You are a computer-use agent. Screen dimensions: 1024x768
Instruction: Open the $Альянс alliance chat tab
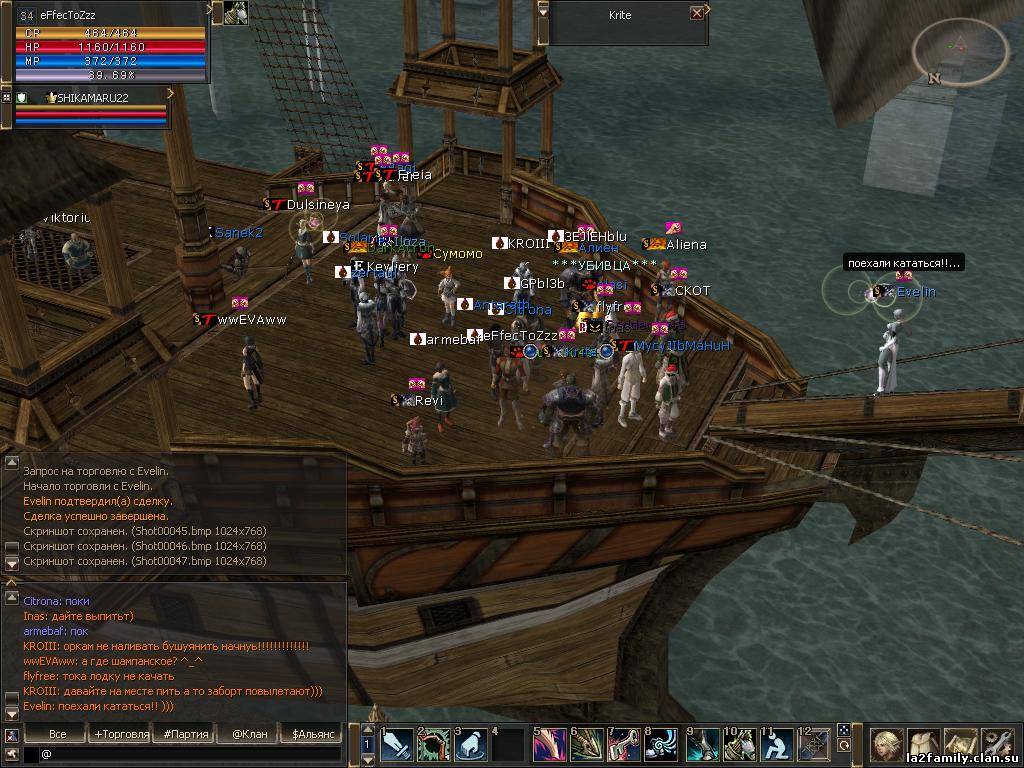coord(314,734)
